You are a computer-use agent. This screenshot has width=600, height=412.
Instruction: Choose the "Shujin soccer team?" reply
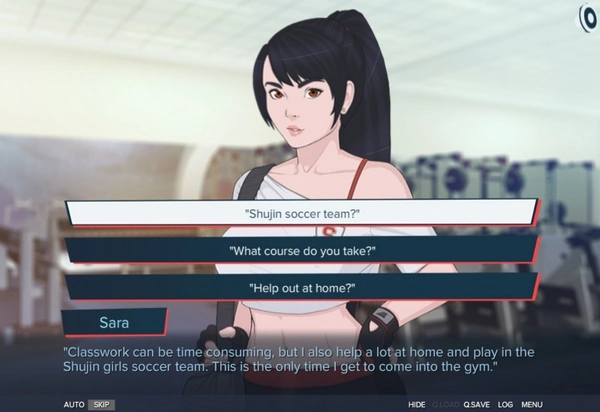(x=301, y=213)
